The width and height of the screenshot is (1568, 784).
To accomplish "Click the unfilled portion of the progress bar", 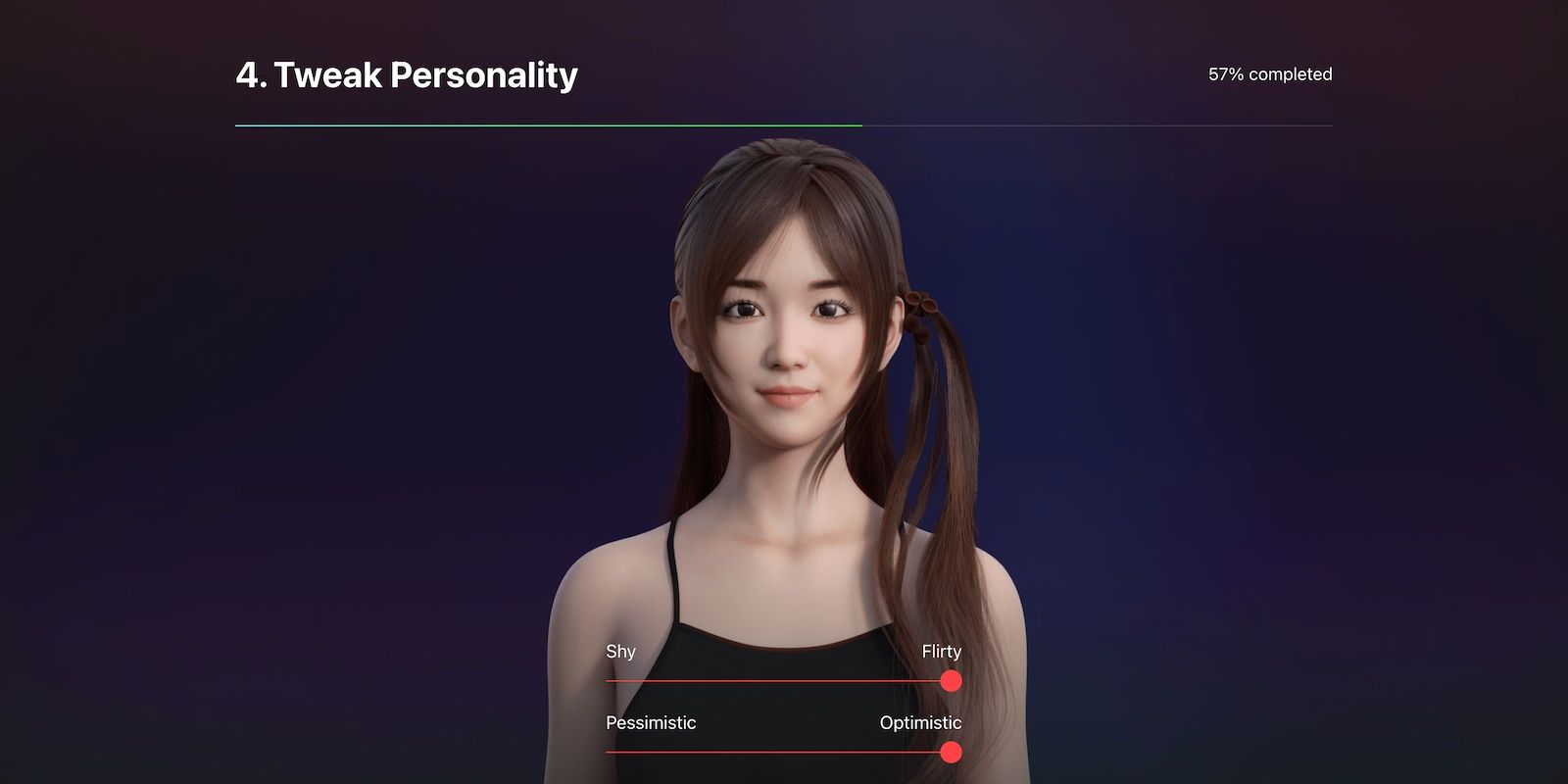I will click(x=1098, y=124).
